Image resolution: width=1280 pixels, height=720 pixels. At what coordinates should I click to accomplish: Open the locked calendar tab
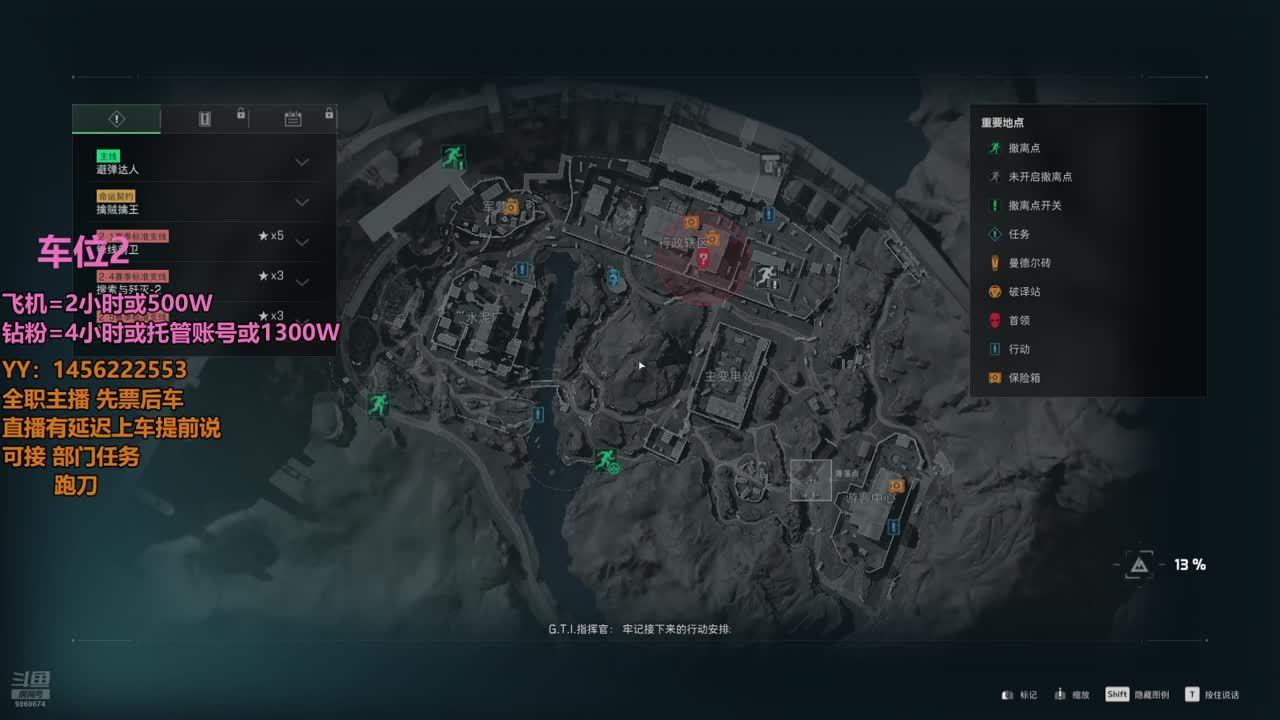click(x=293, y=119)
